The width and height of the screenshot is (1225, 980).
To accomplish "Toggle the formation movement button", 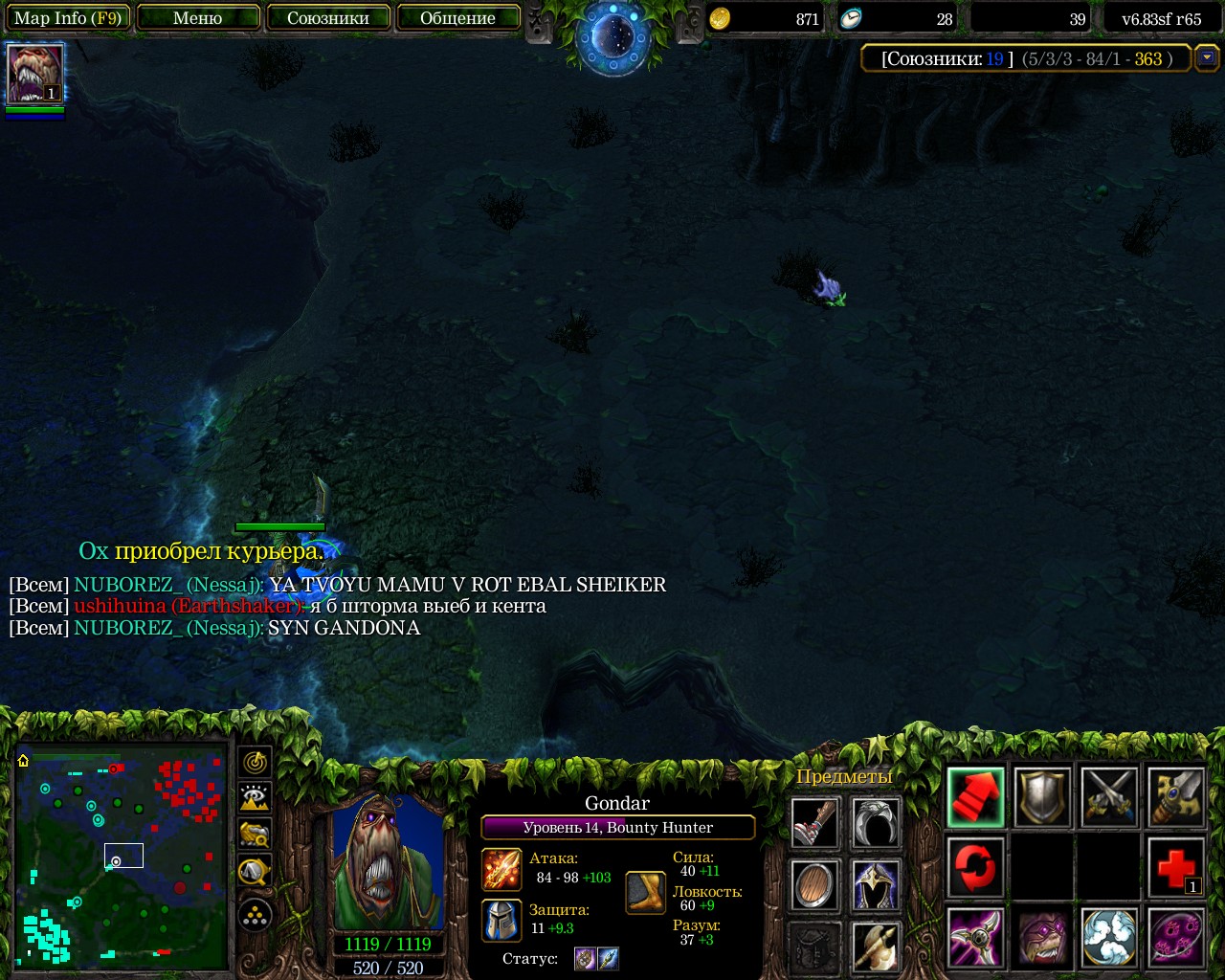I will pos(255,916).
